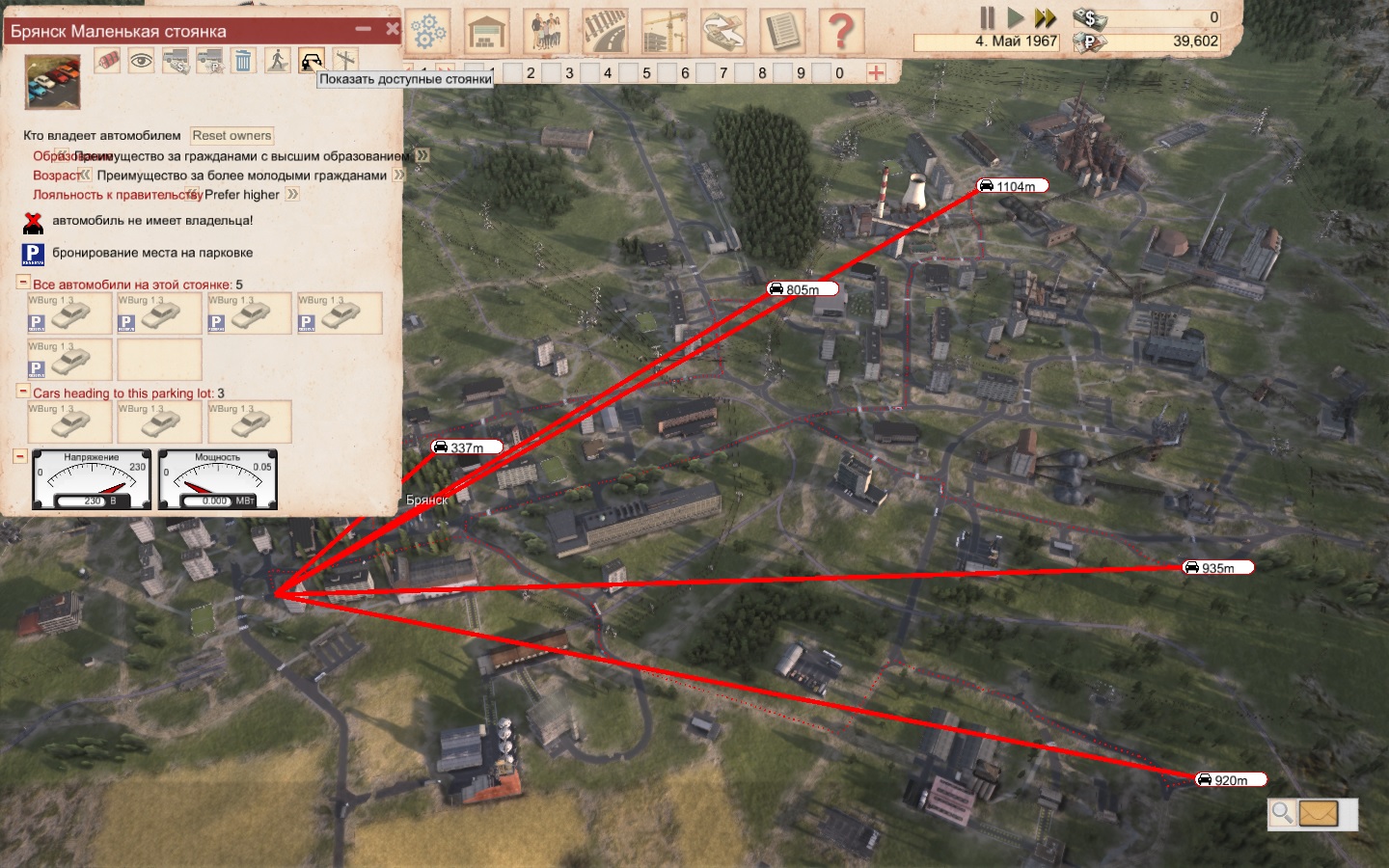This screenshot has height=868, width=1389.
Task: Click the blue trash bin icon
Action: tap(243, 61)
